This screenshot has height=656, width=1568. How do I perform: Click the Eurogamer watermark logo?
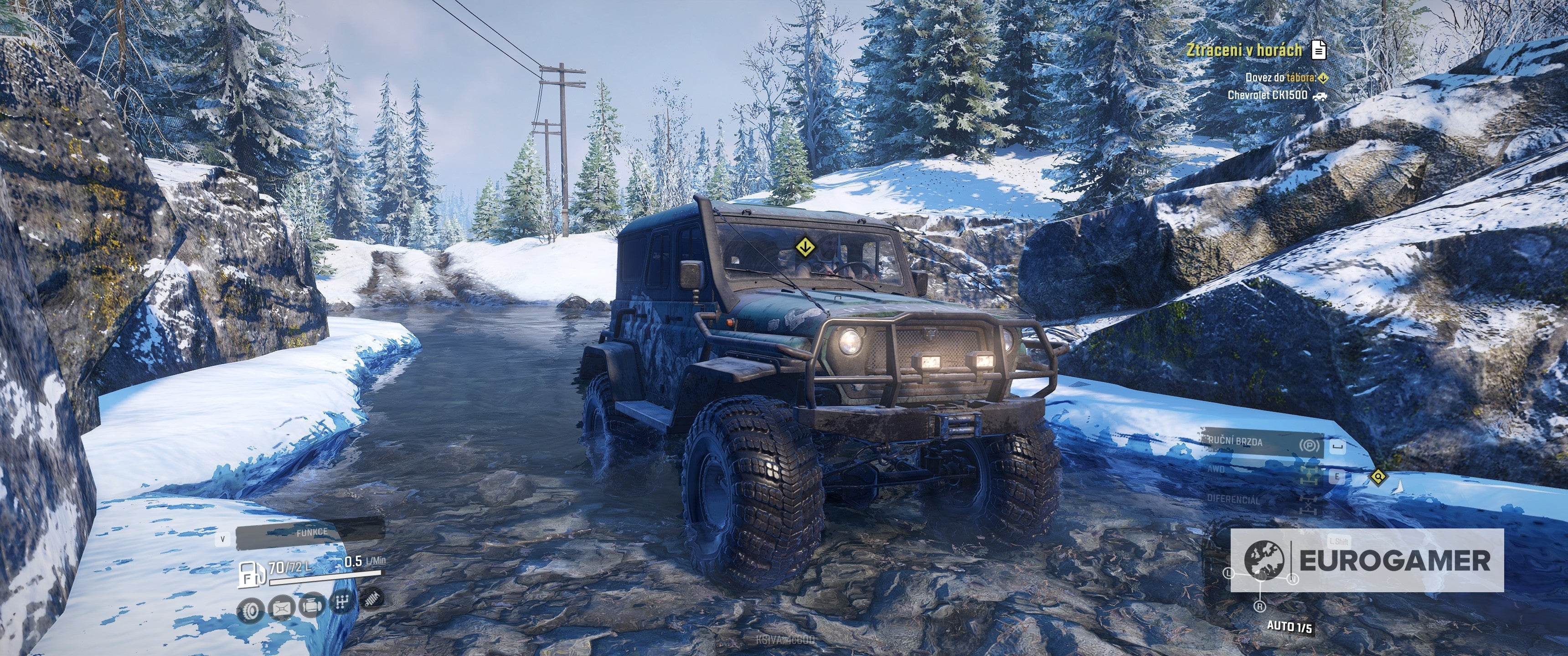click(x=1367, y=560)
